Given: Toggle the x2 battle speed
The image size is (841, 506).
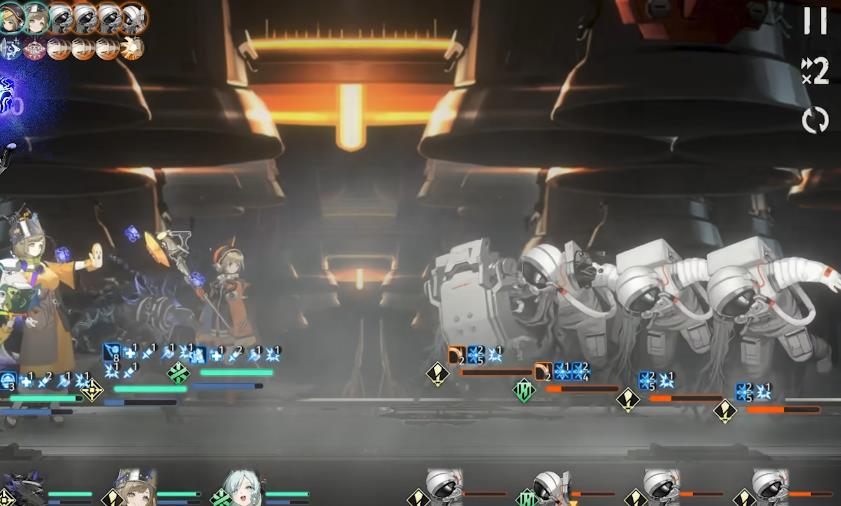Looking at the screenshot, I should point(815,71).
